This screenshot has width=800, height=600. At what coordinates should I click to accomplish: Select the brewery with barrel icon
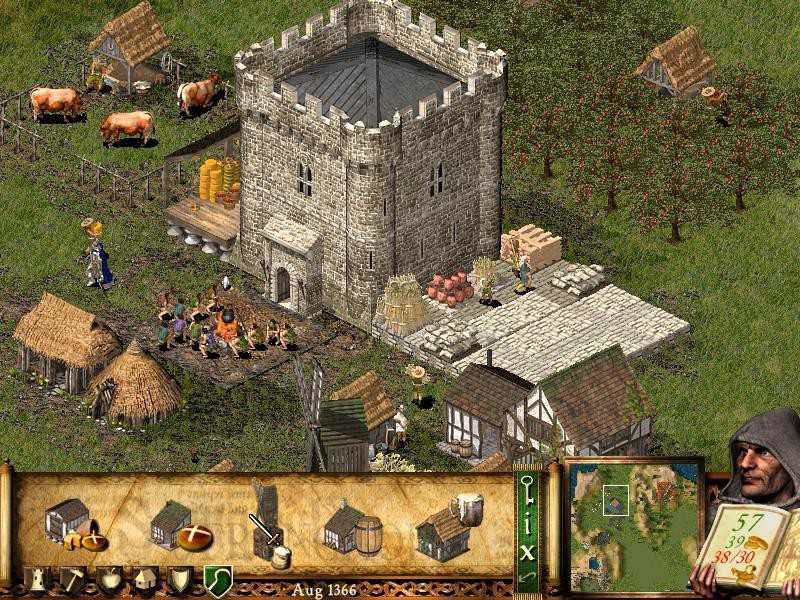351,527
